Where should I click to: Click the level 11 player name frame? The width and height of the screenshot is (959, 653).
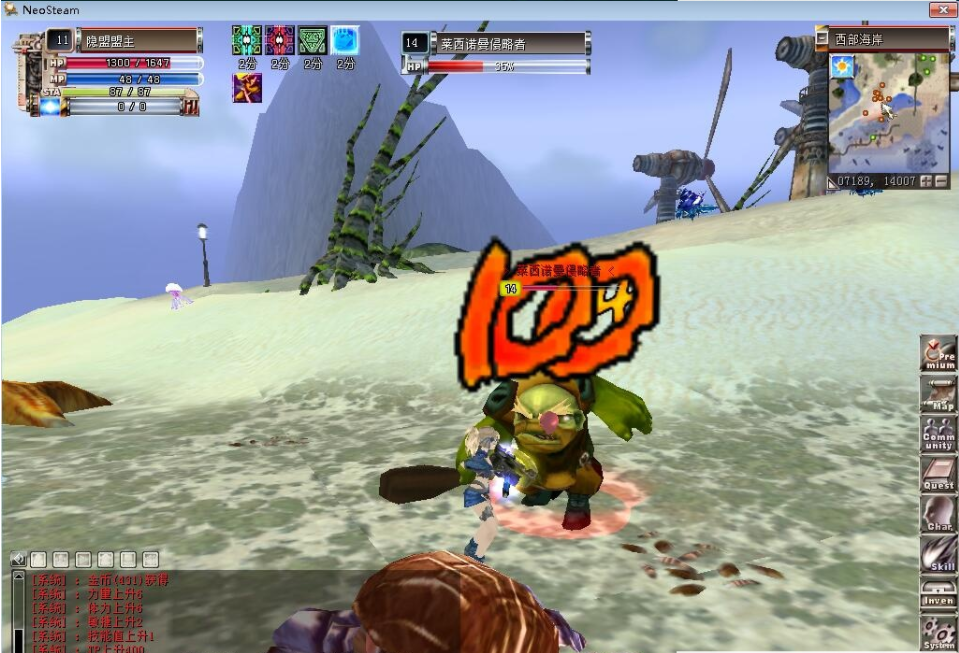[x=138, y=41]
